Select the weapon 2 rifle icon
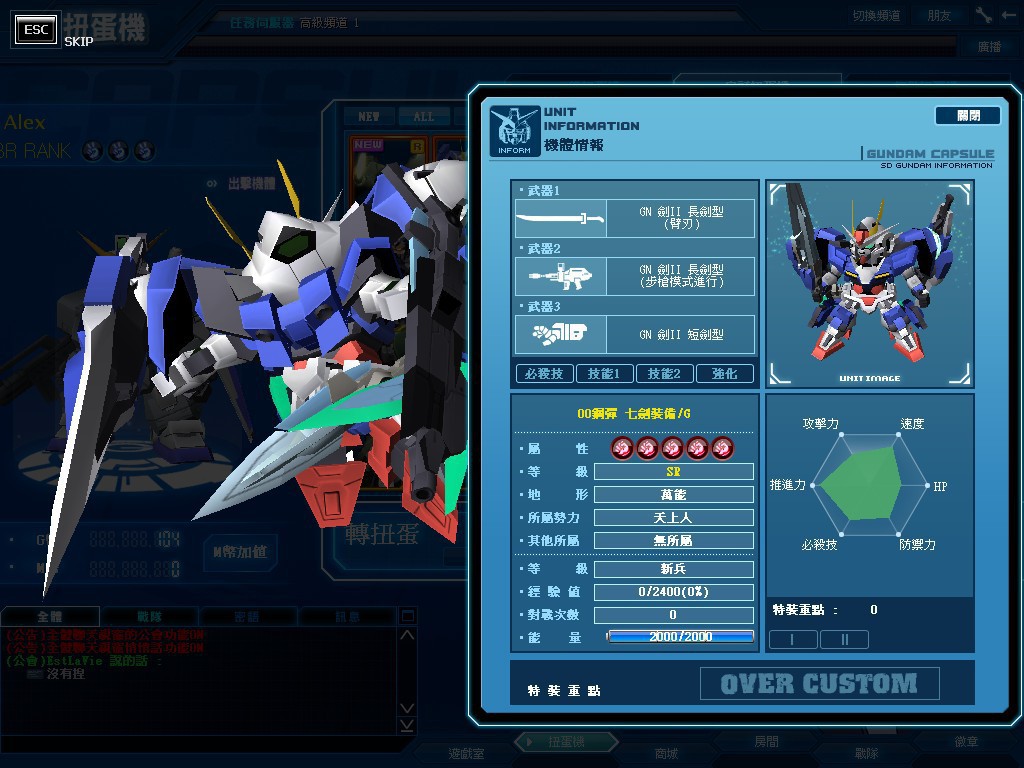The width and height of the screenshot is (1024, 768). [x=560, y=275]
